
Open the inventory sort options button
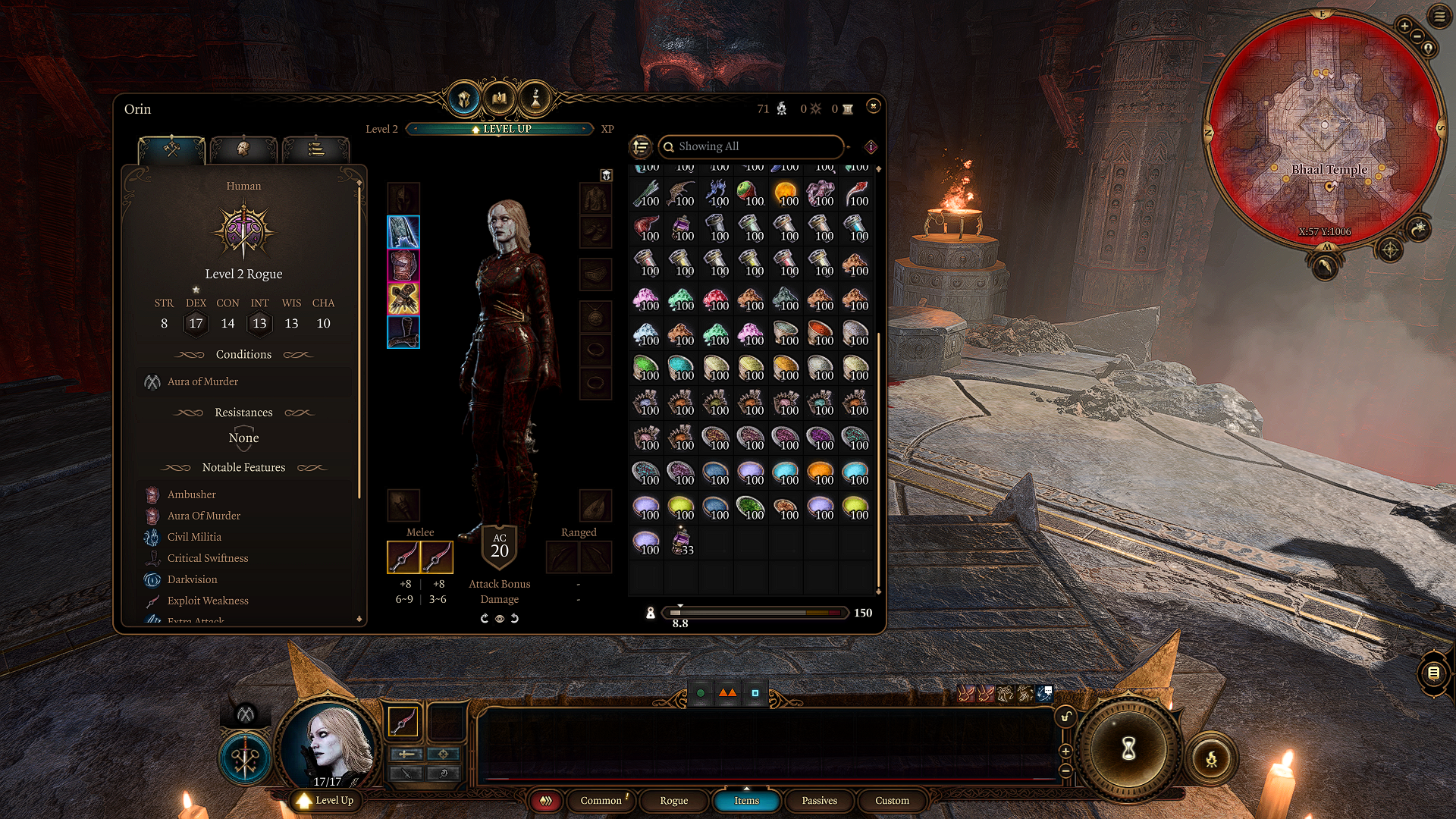pos(641,146)
